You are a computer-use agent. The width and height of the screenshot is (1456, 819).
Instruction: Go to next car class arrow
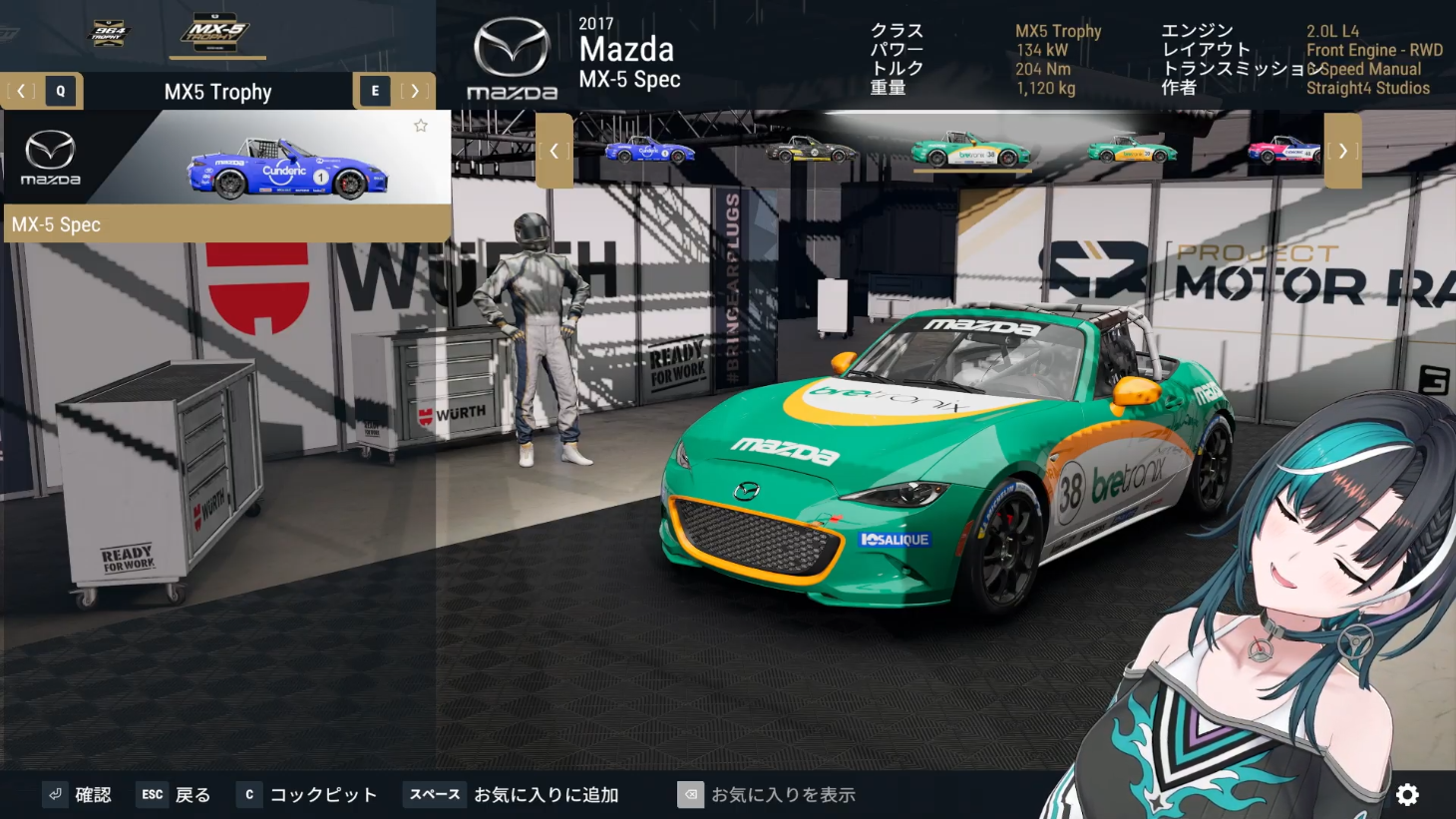coord(415,91)
